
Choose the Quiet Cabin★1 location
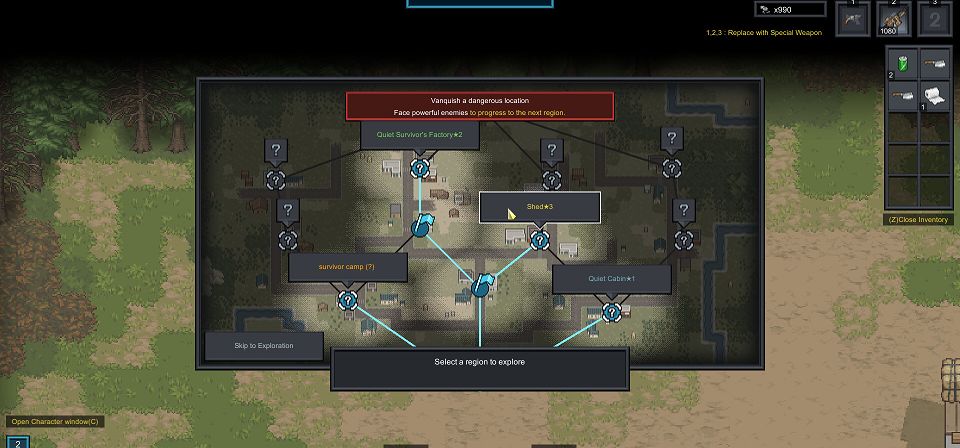point(611,278)
